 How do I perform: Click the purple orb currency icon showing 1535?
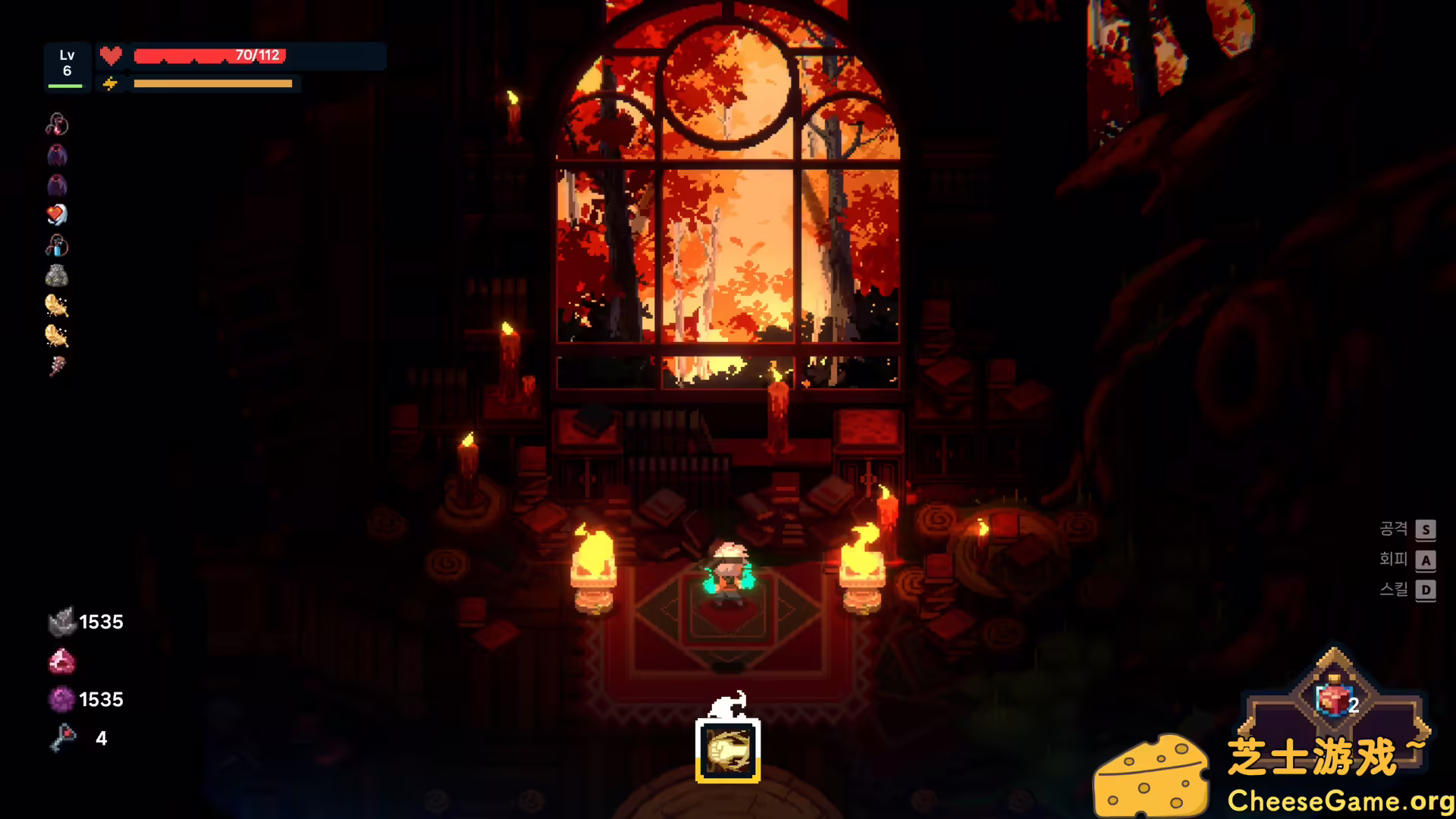(x=64, y=699)
